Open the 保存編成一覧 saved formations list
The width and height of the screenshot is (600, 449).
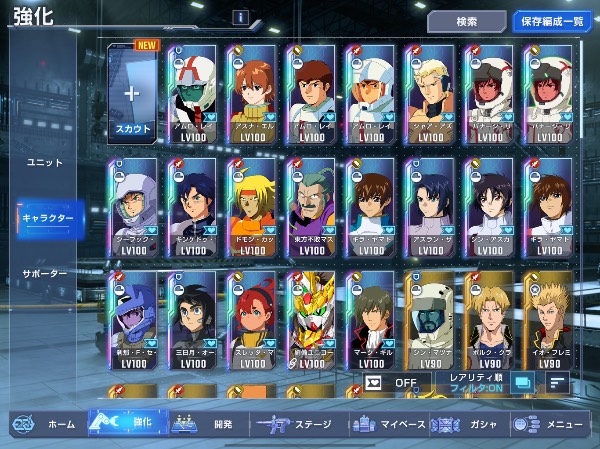point(553,21)
